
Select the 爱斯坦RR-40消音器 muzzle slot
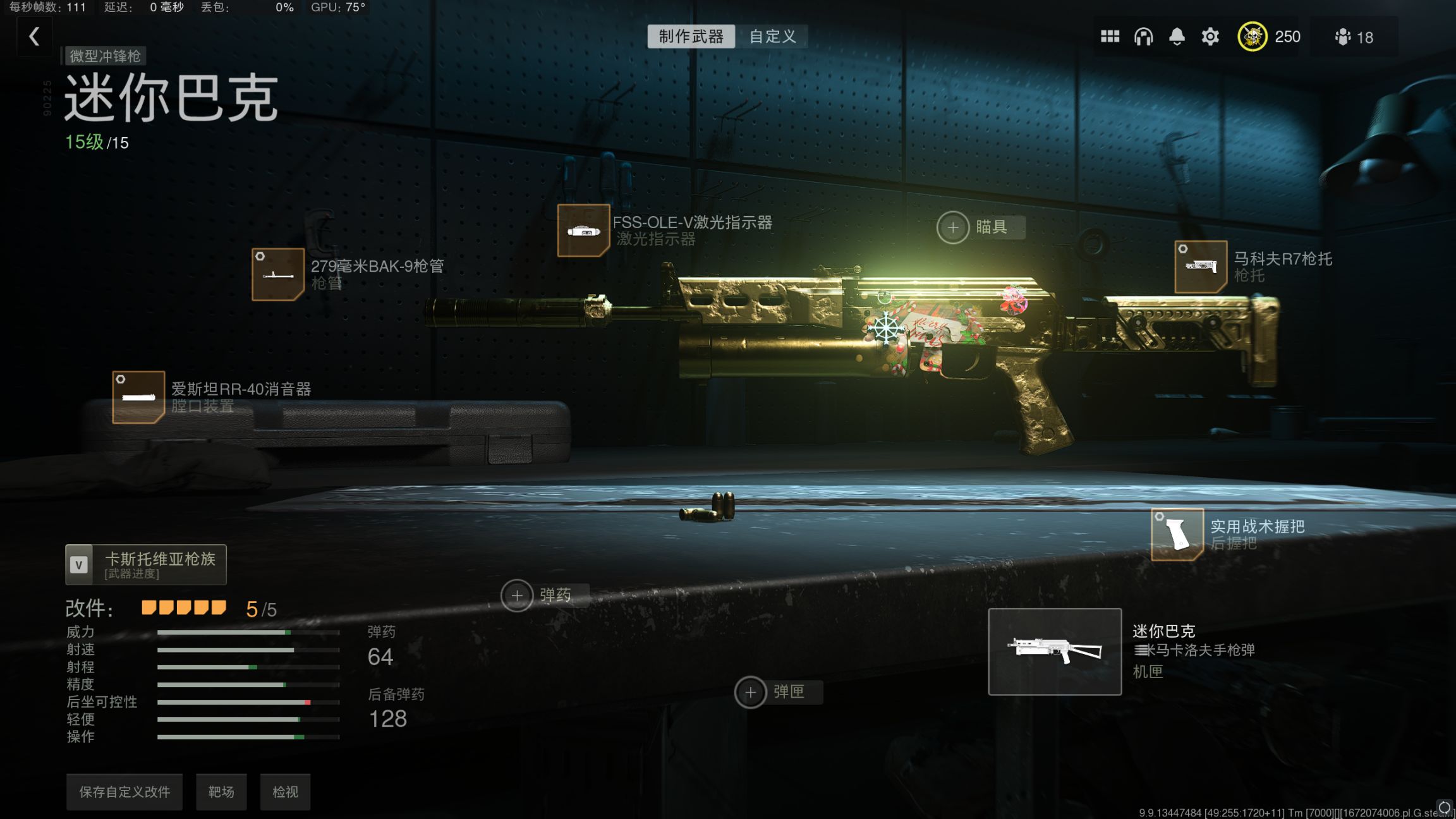[138, 397]
